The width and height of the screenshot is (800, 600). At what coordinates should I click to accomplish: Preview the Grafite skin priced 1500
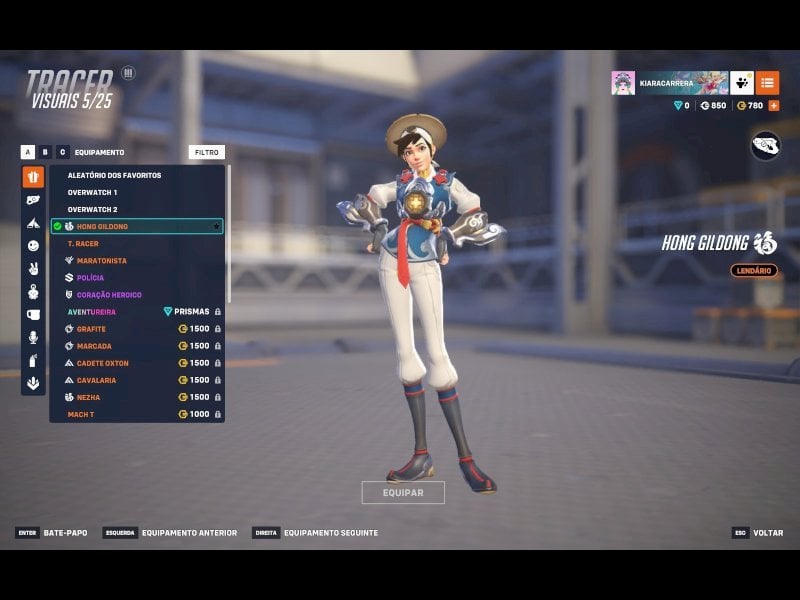pyautogui.click(x=91, y=329)
